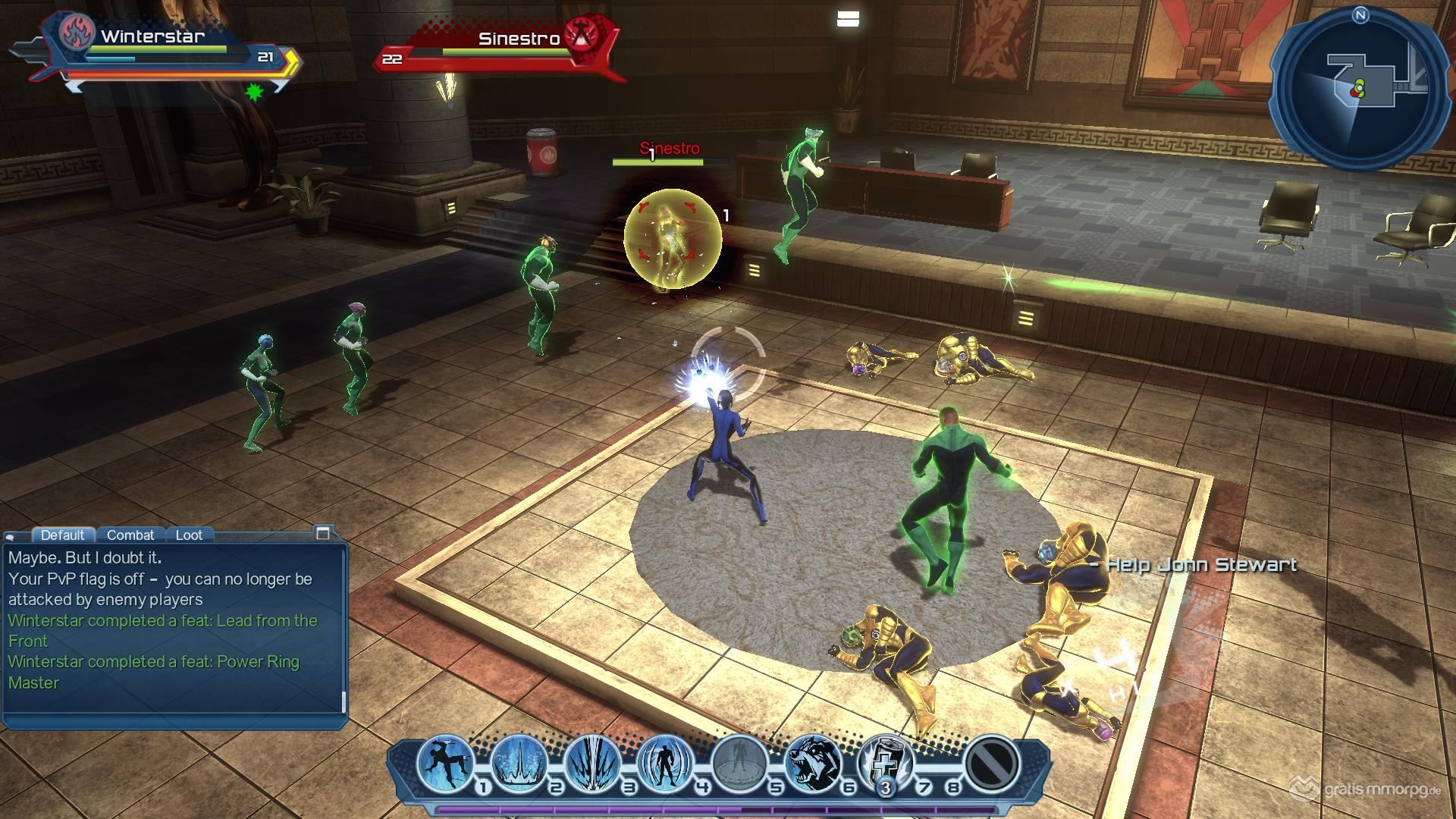
Task: Trigger the ice shard burst ability
Action: pos(593,763)
